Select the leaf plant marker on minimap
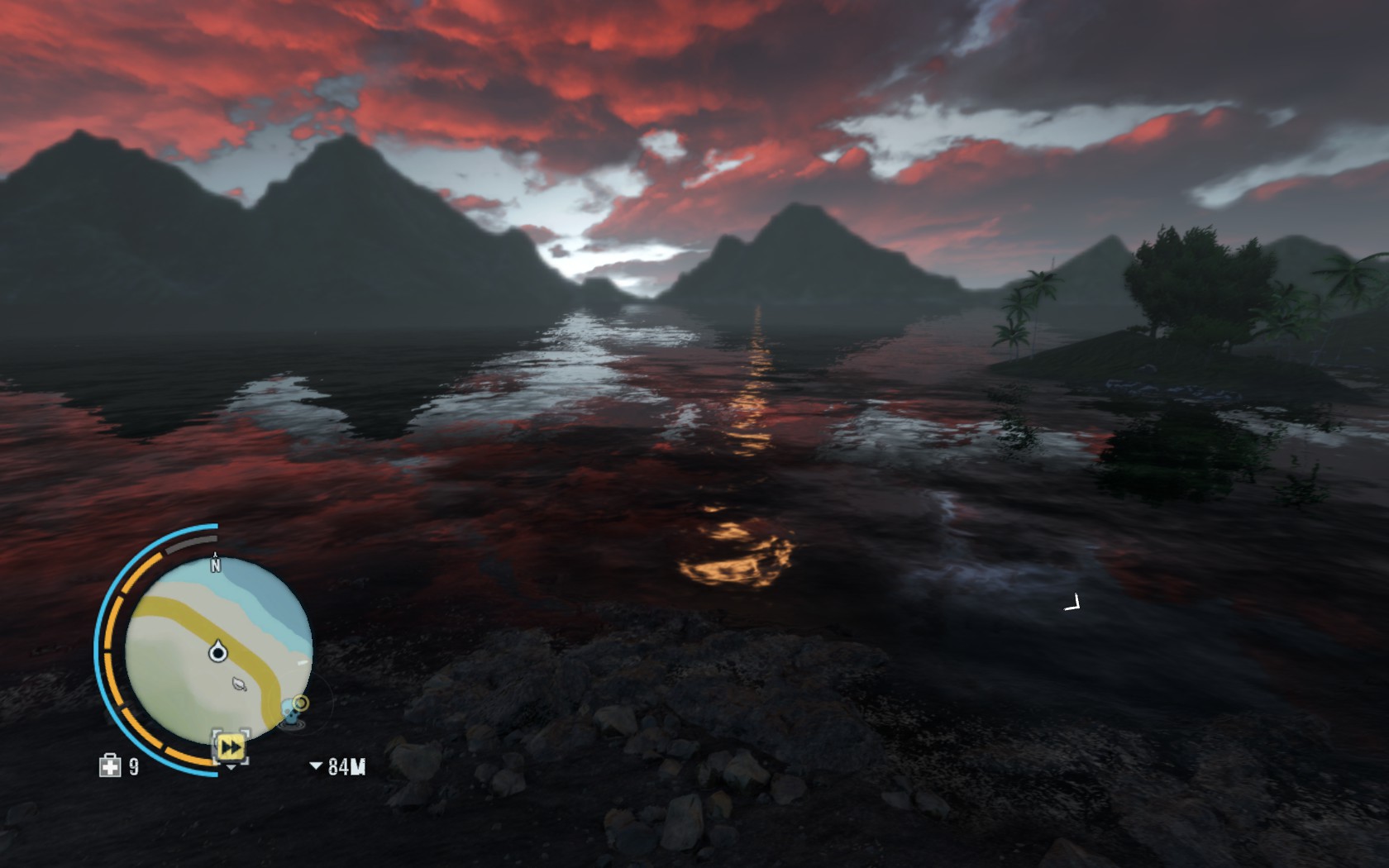Viewport: 1389px width, 868px height. coord(239,684)
